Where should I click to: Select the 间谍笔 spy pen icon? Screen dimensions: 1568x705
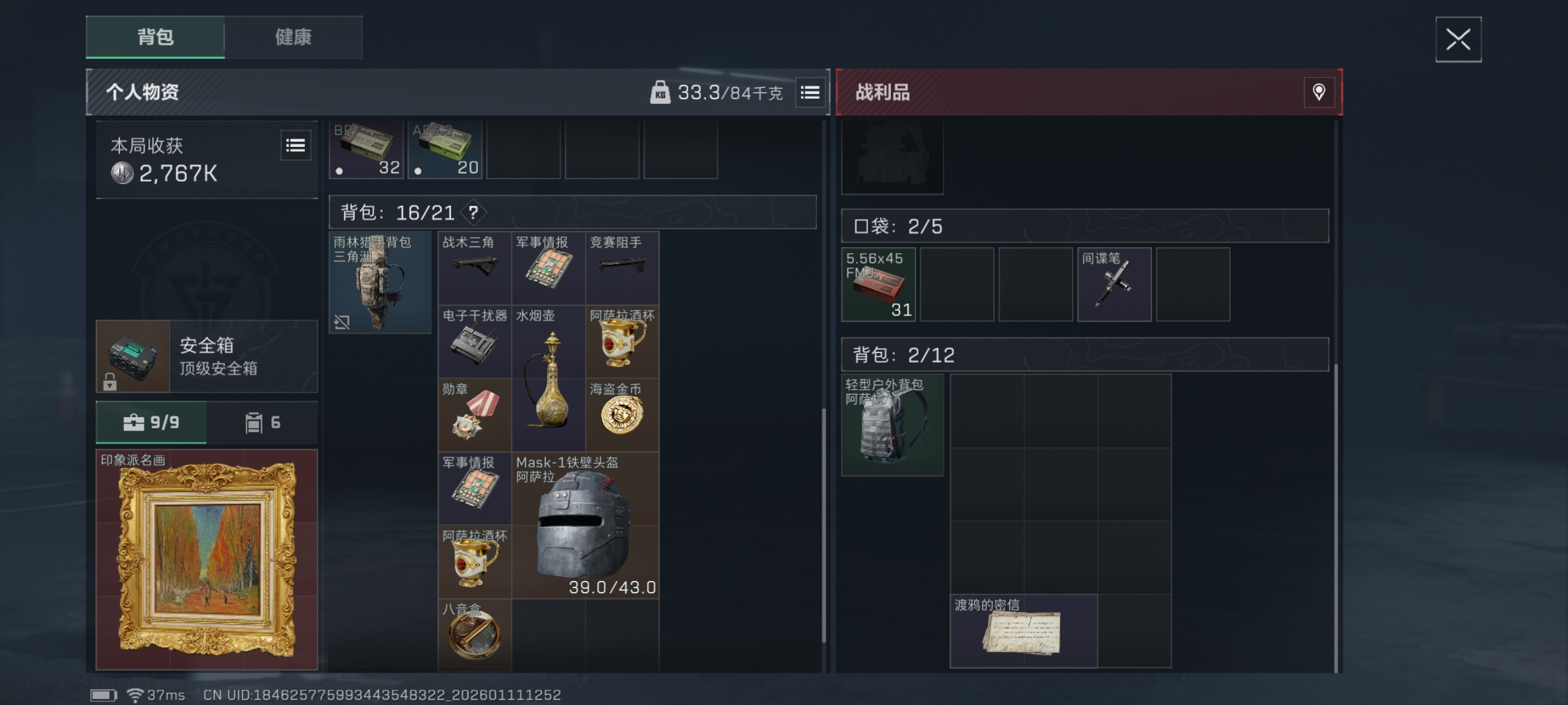pyautogui.click(x=1114, y=284)
